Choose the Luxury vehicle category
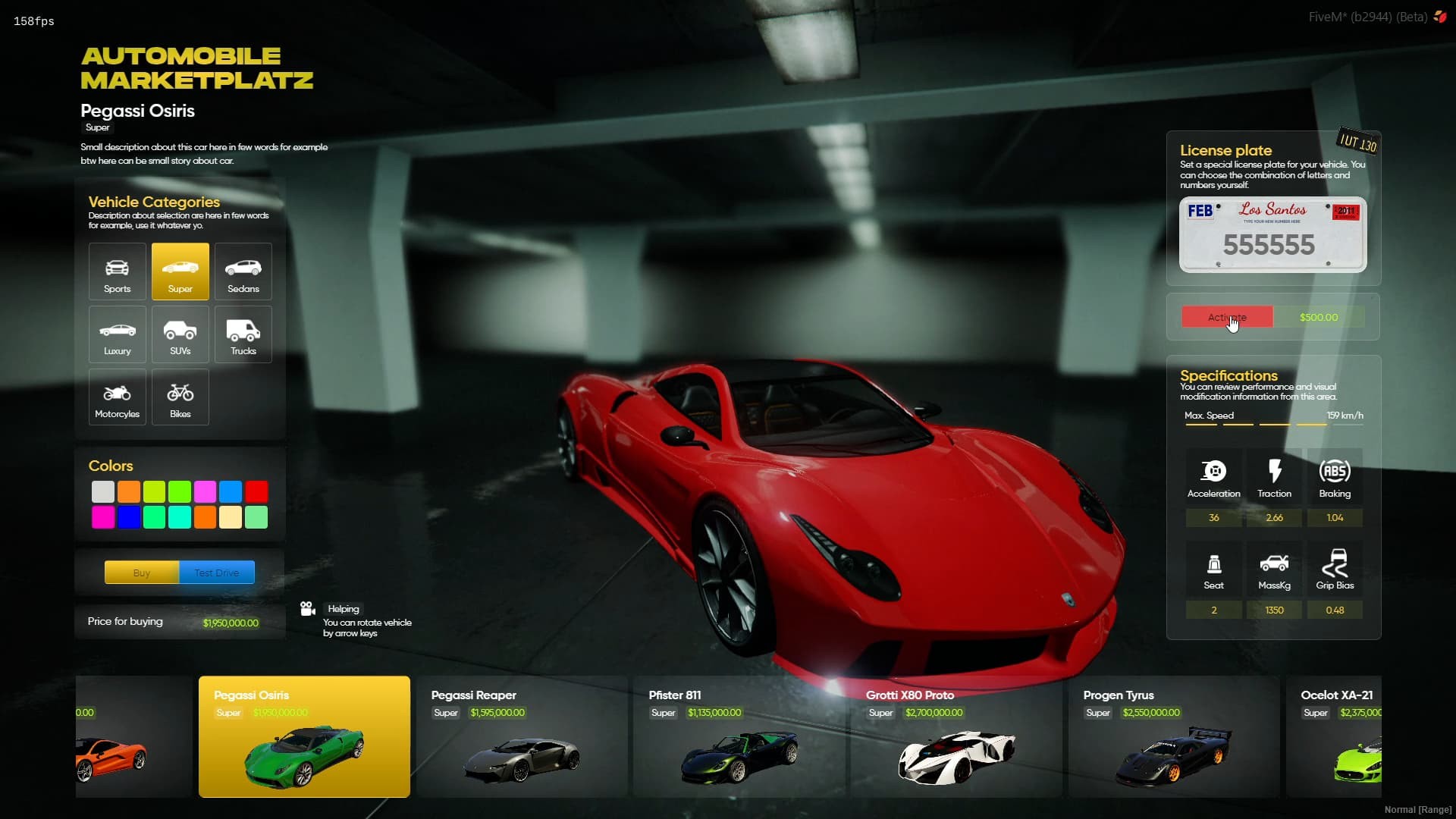The height and width of the screenshot is (819, 1456). click(x=117, y=334)
